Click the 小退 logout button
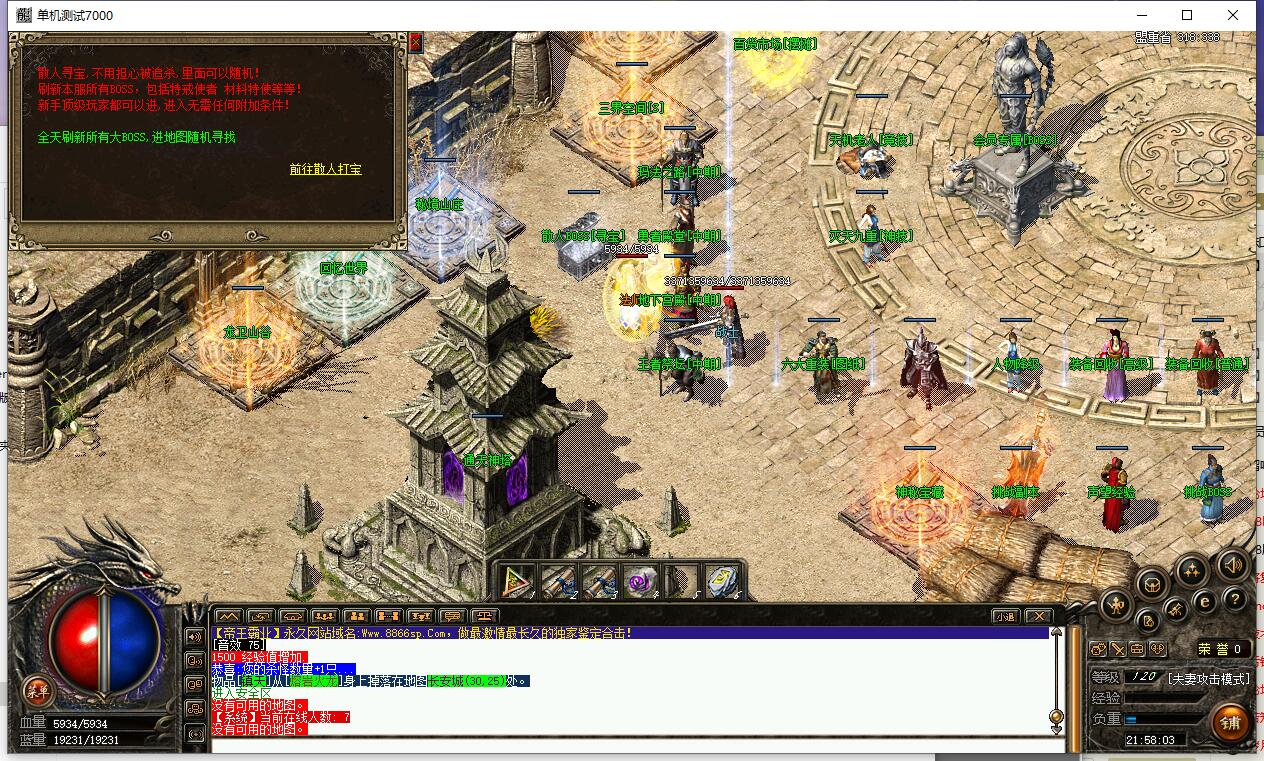The image size is (1264, 761). (1005, 616)
